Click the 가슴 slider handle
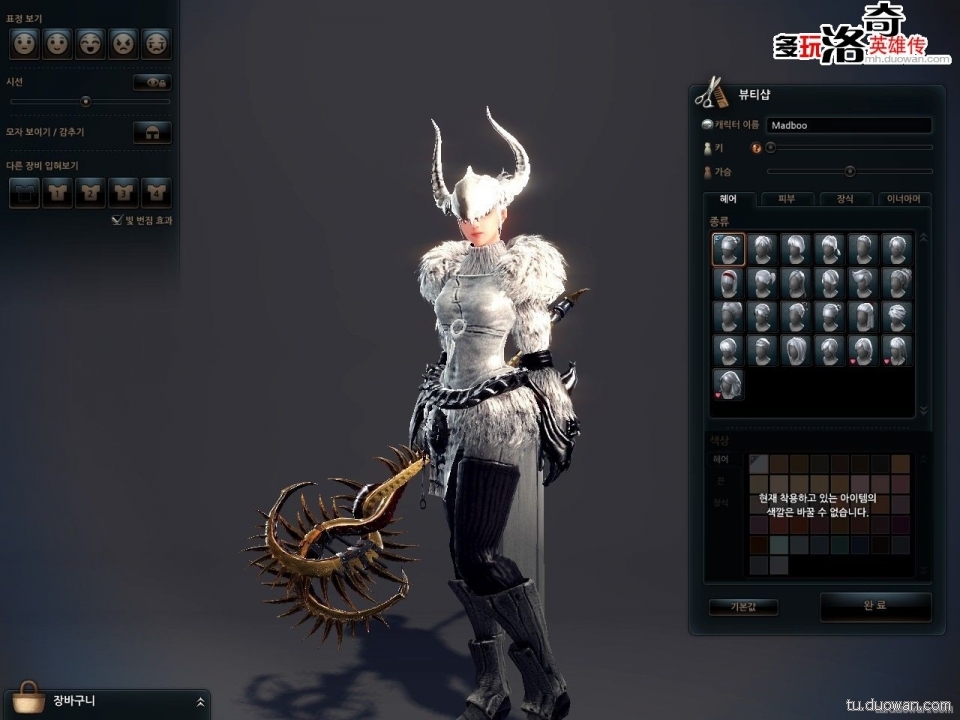This screenshot has height=720, width=960. [850, 171]
